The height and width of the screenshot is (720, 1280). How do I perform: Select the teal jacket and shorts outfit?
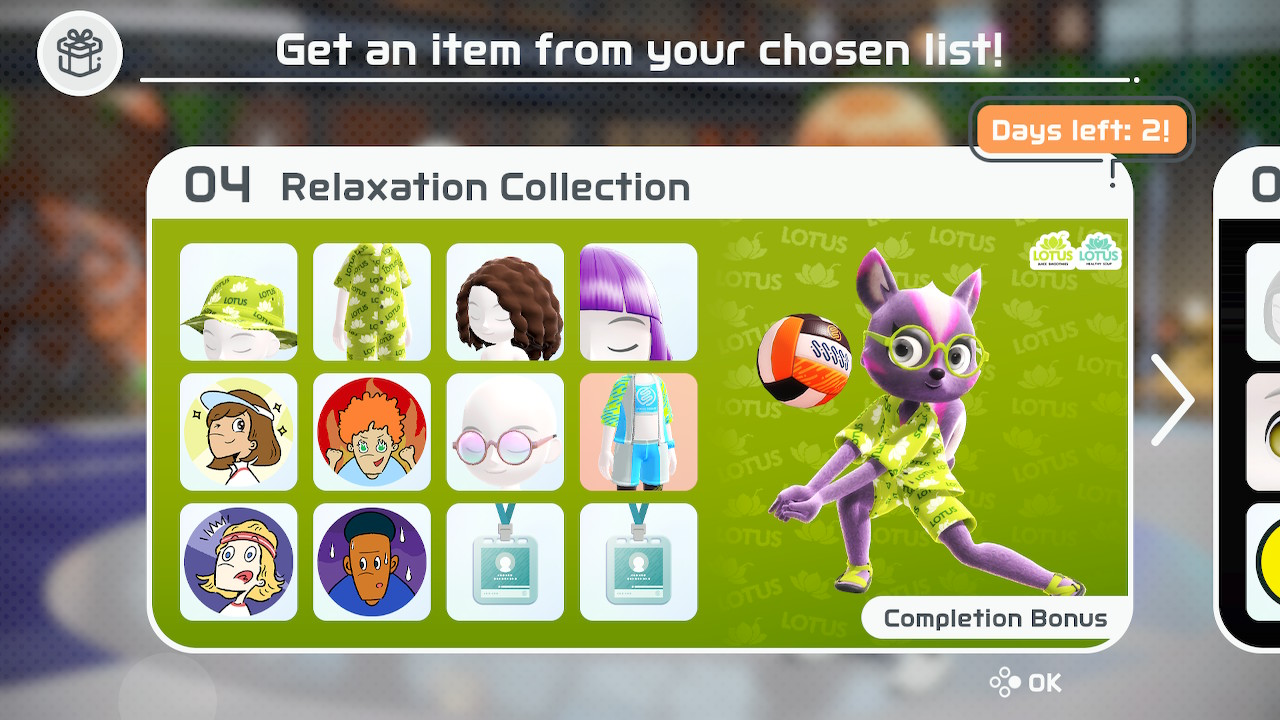[x=638, y=432]
